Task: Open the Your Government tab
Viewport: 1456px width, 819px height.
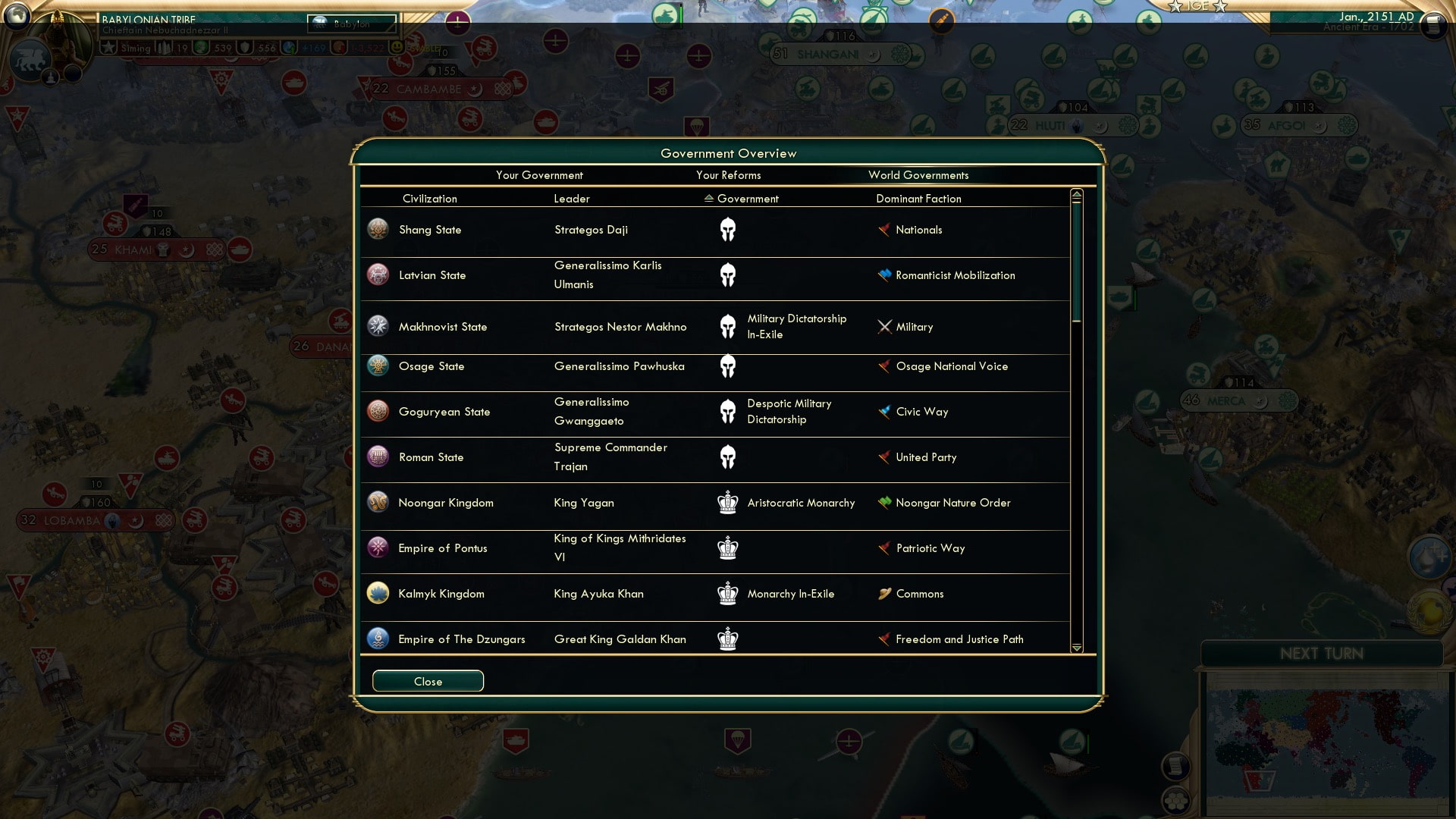Action: point(539,175)
